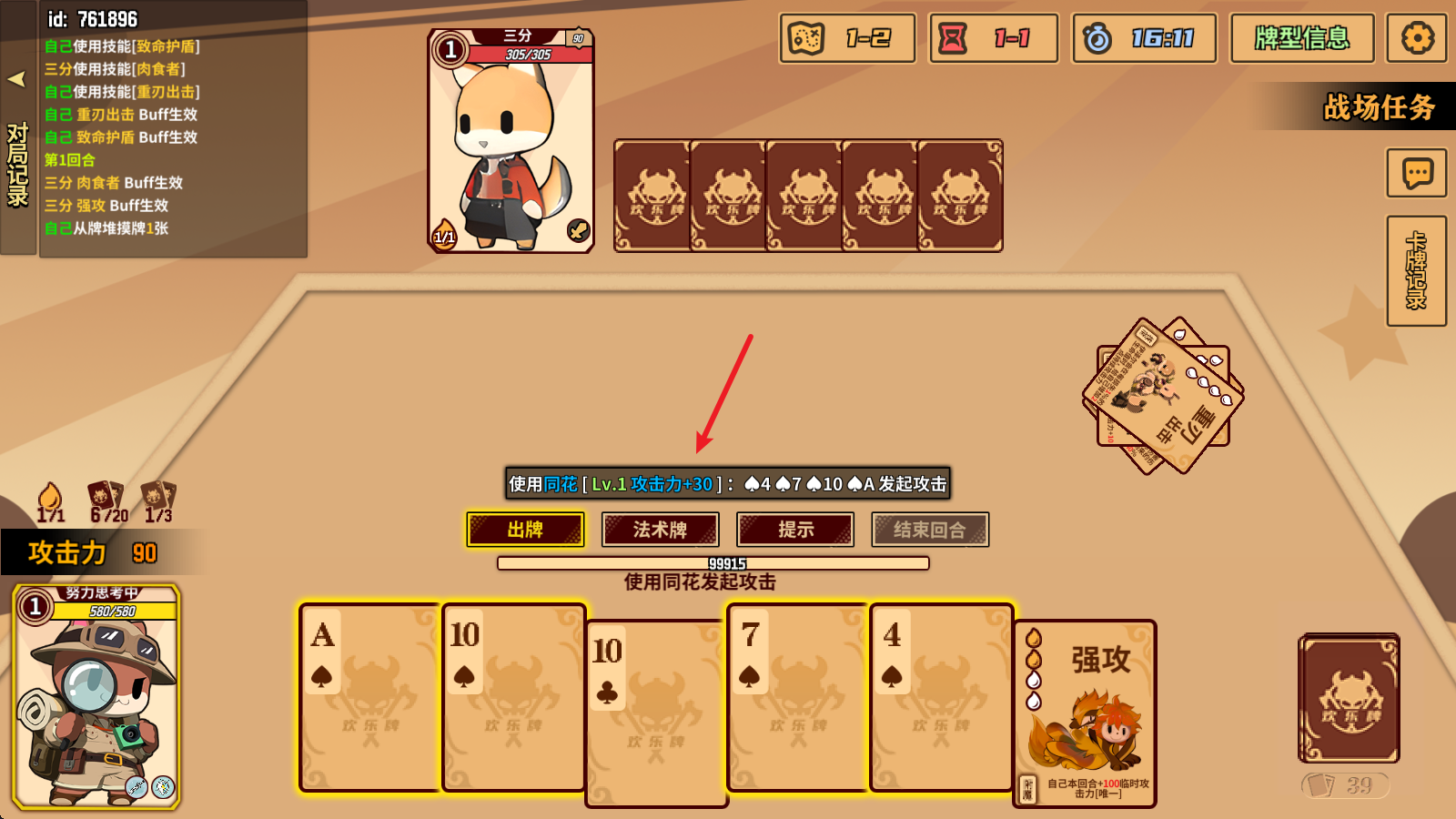
Task: Click the red hourglass counter showing 1-1
Action: 992,38
